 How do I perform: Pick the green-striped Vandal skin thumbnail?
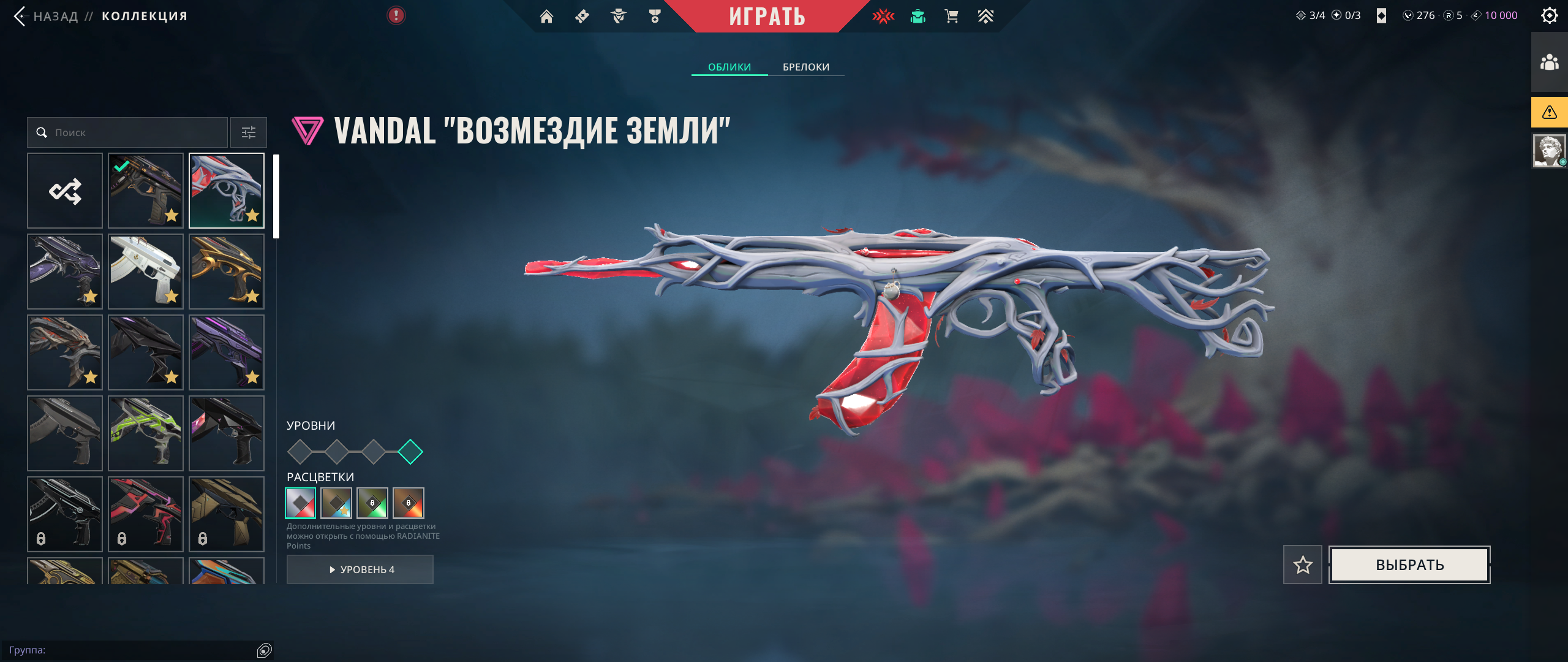click(x=146, y=433)
